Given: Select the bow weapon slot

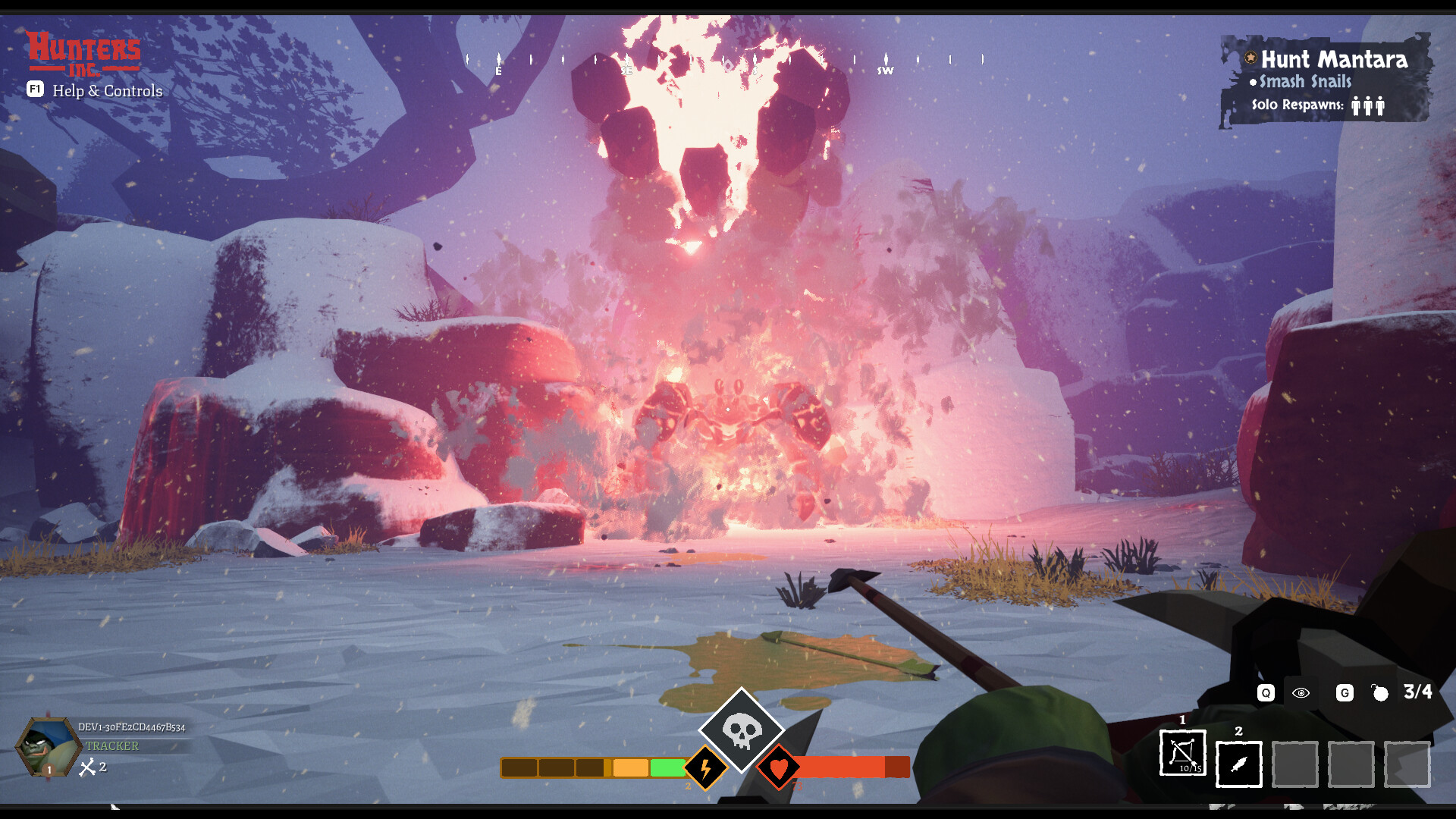Looking at the screenshot, I should coord(1182,753).
